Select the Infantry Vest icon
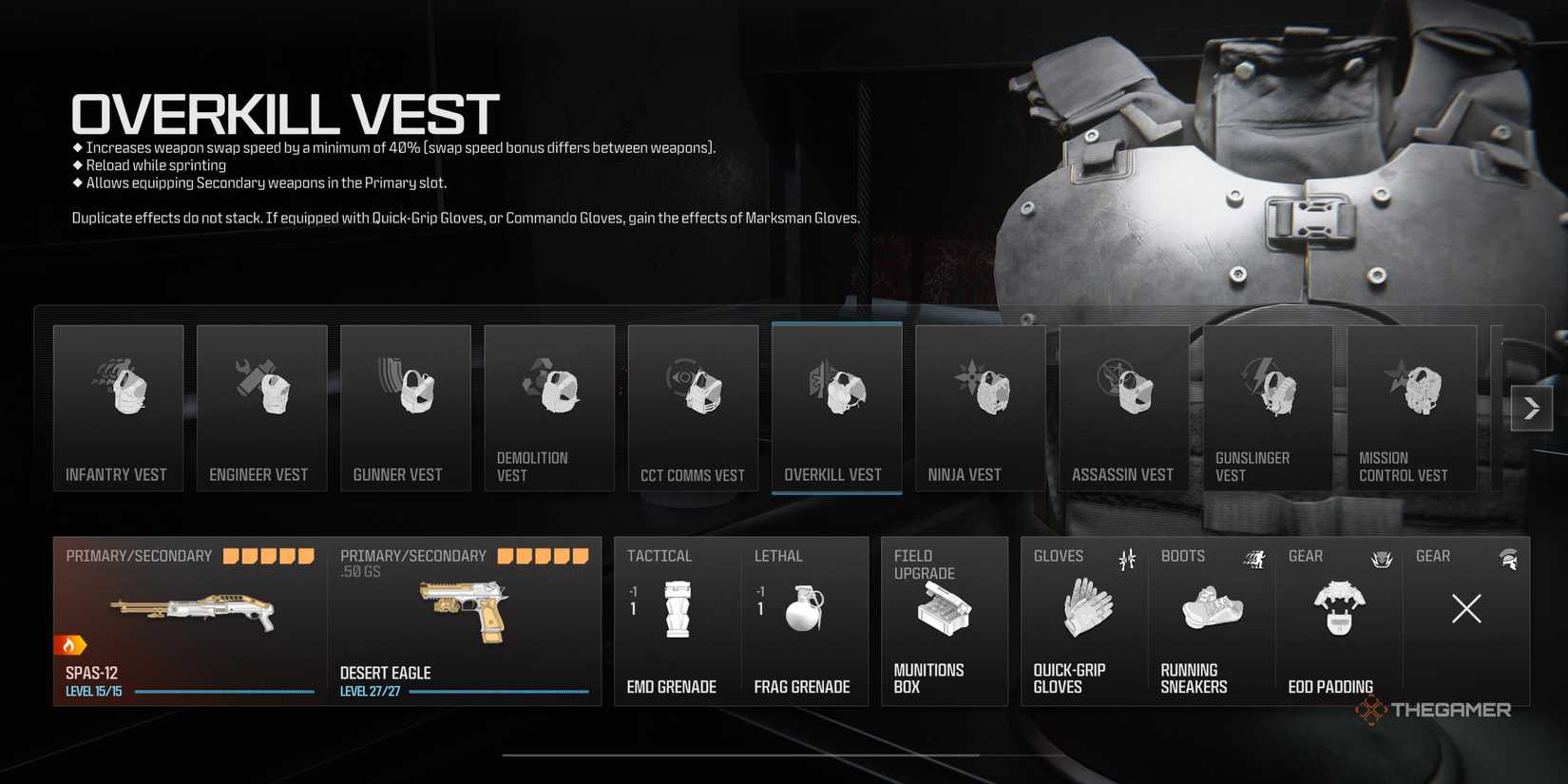The image size is (1568, 784). pyautogui.click(x=118, y=409)
